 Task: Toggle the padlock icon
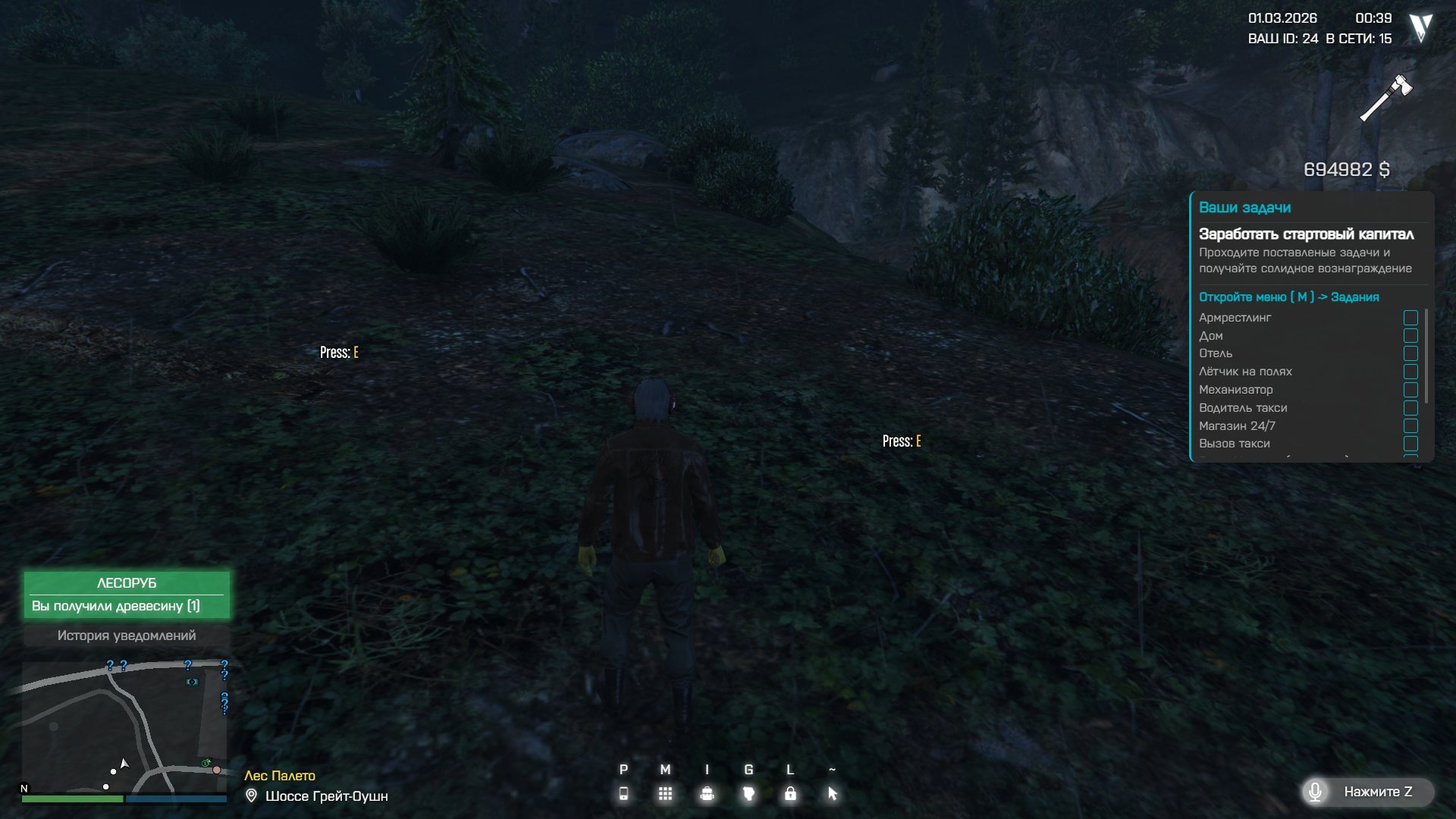790,793
